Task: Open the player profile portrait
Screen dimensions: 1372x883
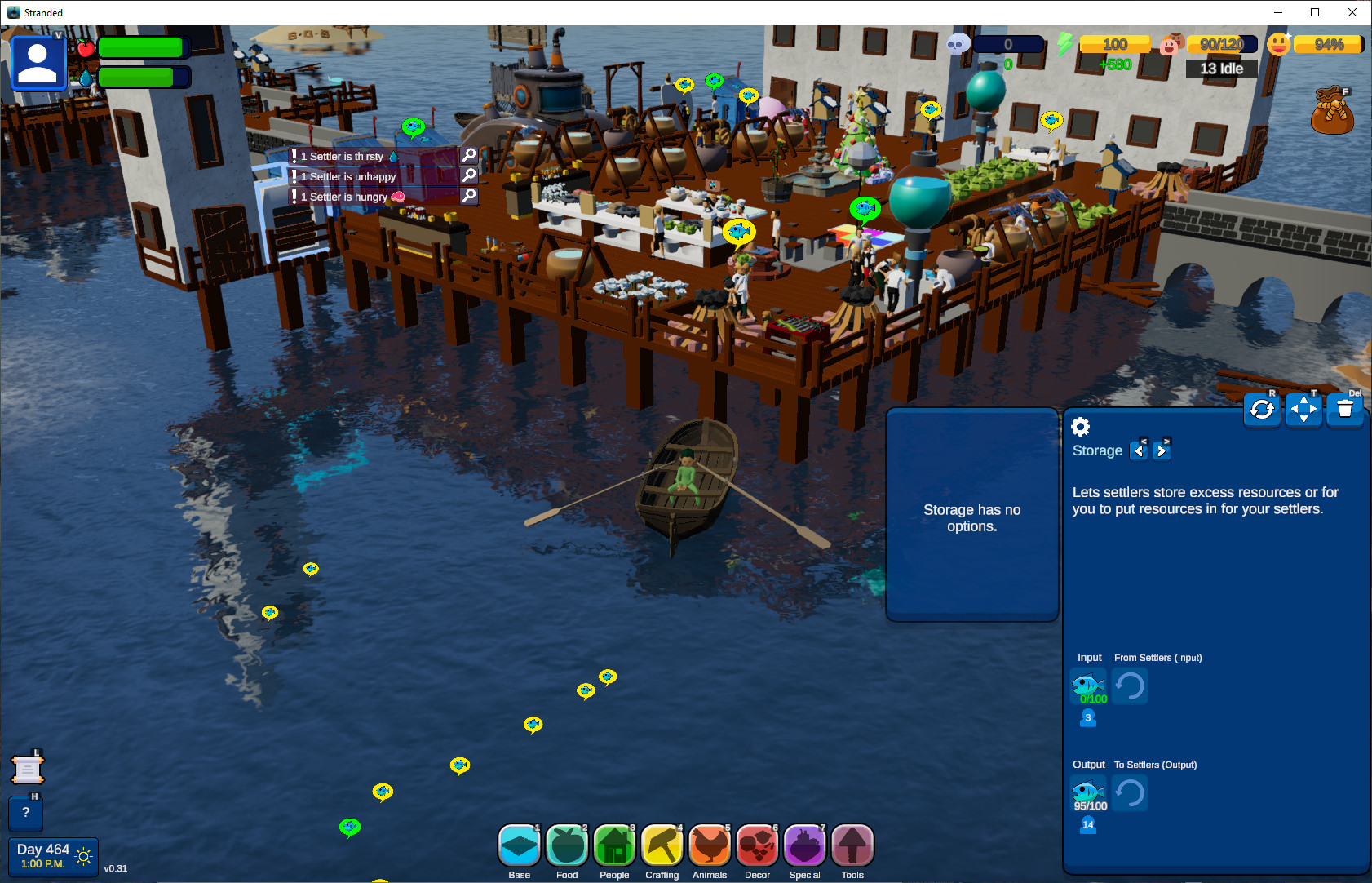Action: pos(38,63)
